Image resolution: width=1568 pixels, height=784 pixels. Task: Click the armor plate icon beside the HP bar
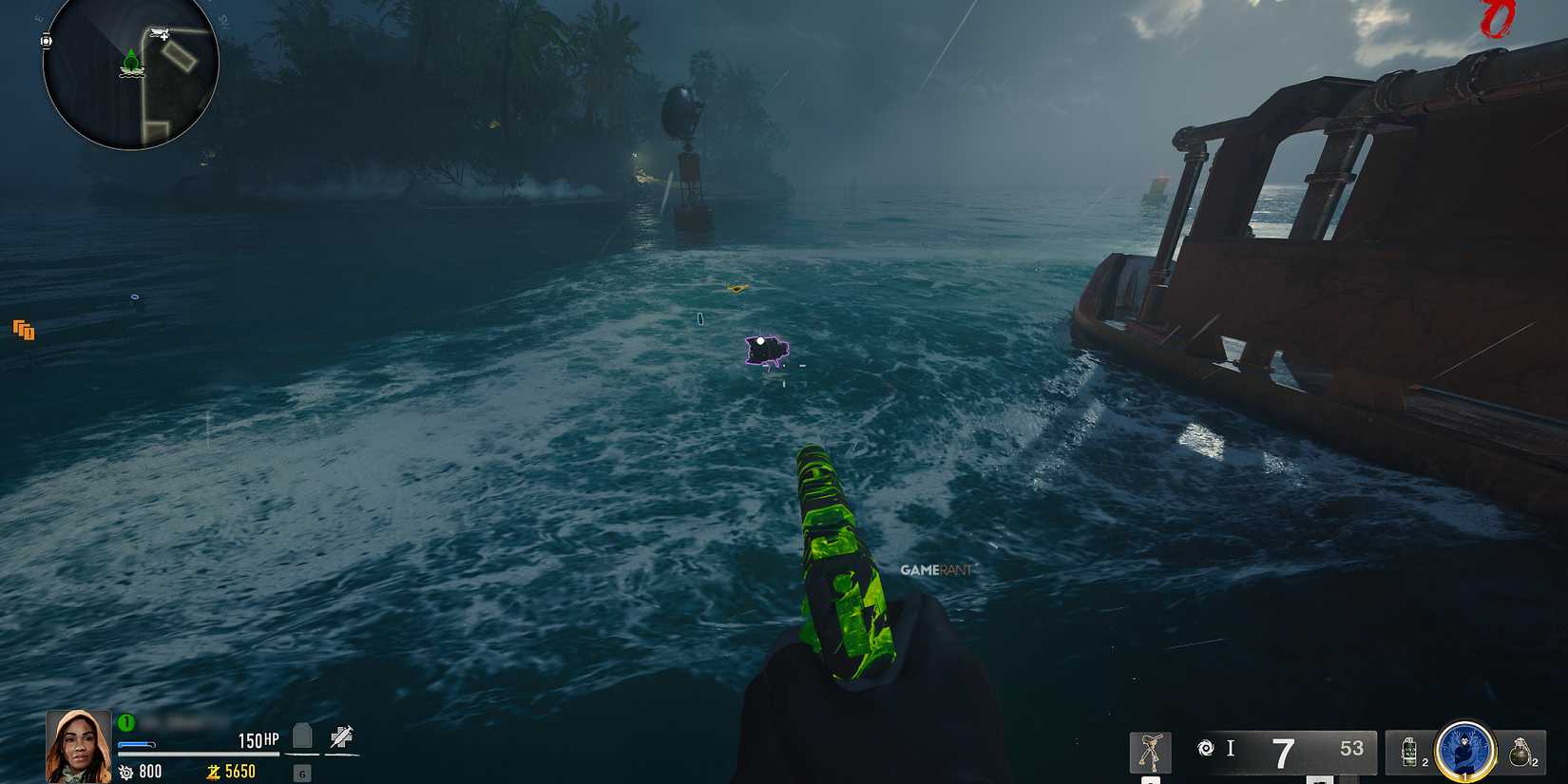pyautogui.click(x=301, y=737)
